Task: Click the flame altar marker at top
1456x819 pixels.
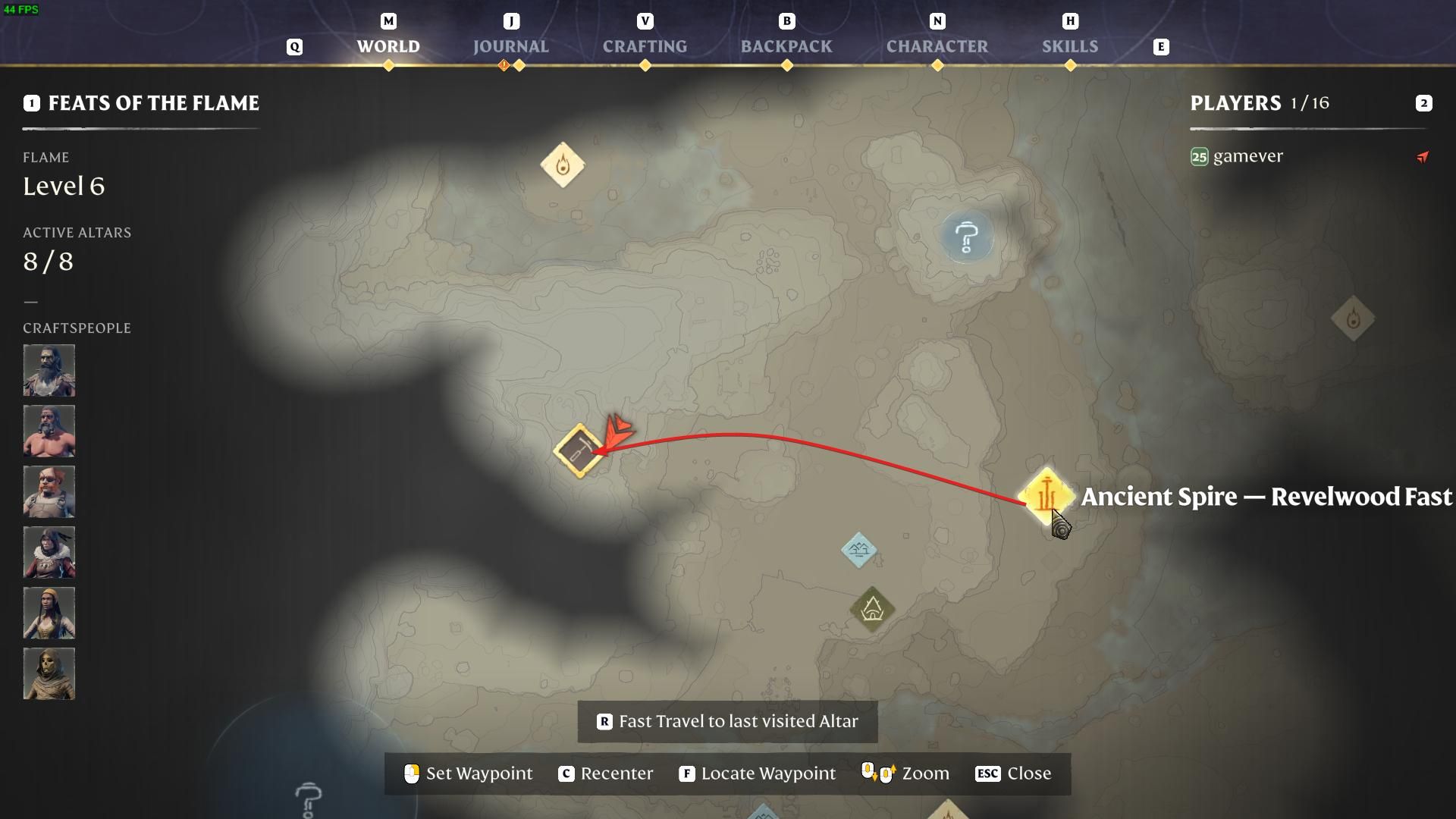Action: pyautogui.click(x=562, y=165)
